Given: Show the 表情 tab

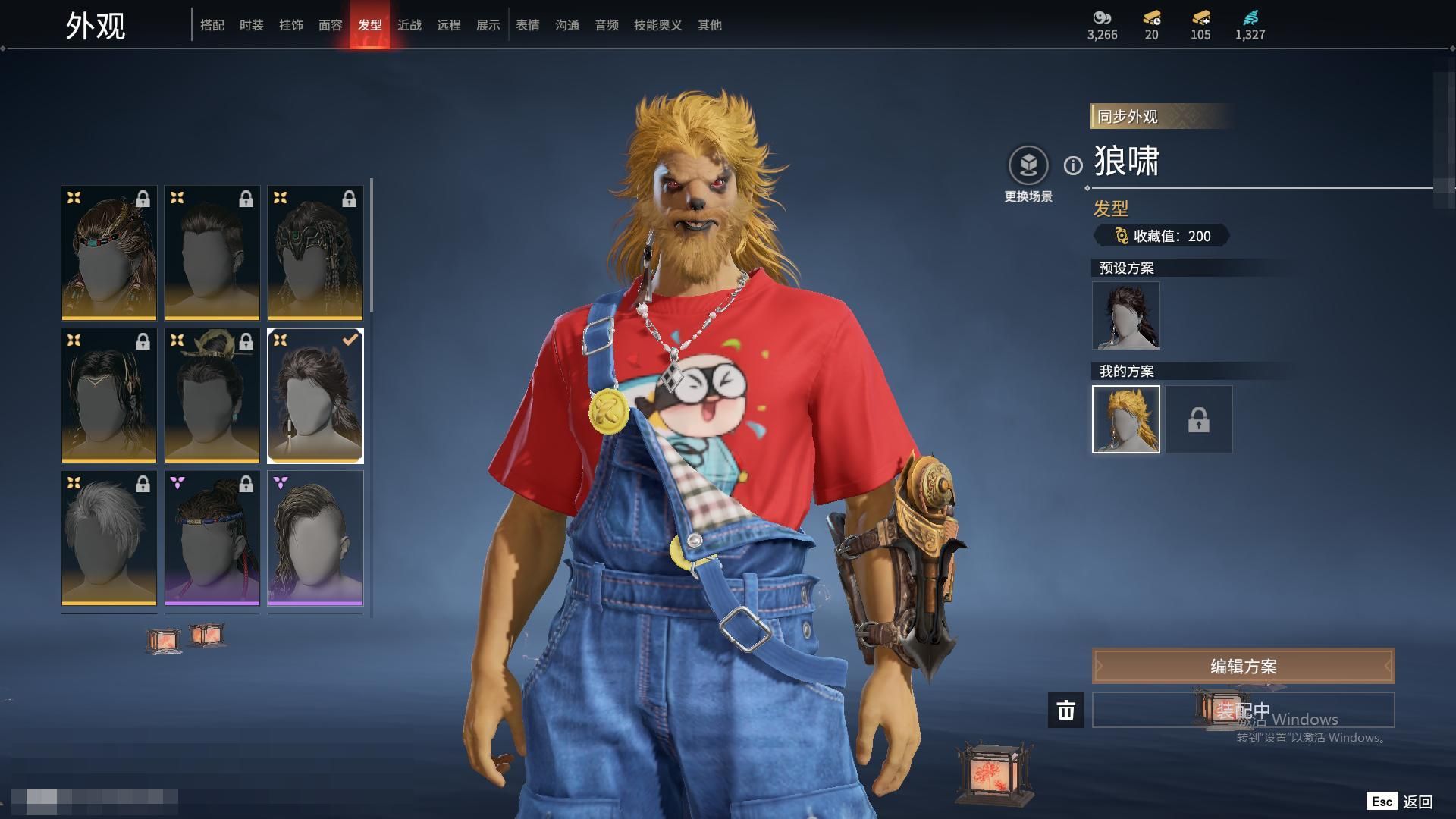Looking at the screenshot, I should [x=528, y=25].
